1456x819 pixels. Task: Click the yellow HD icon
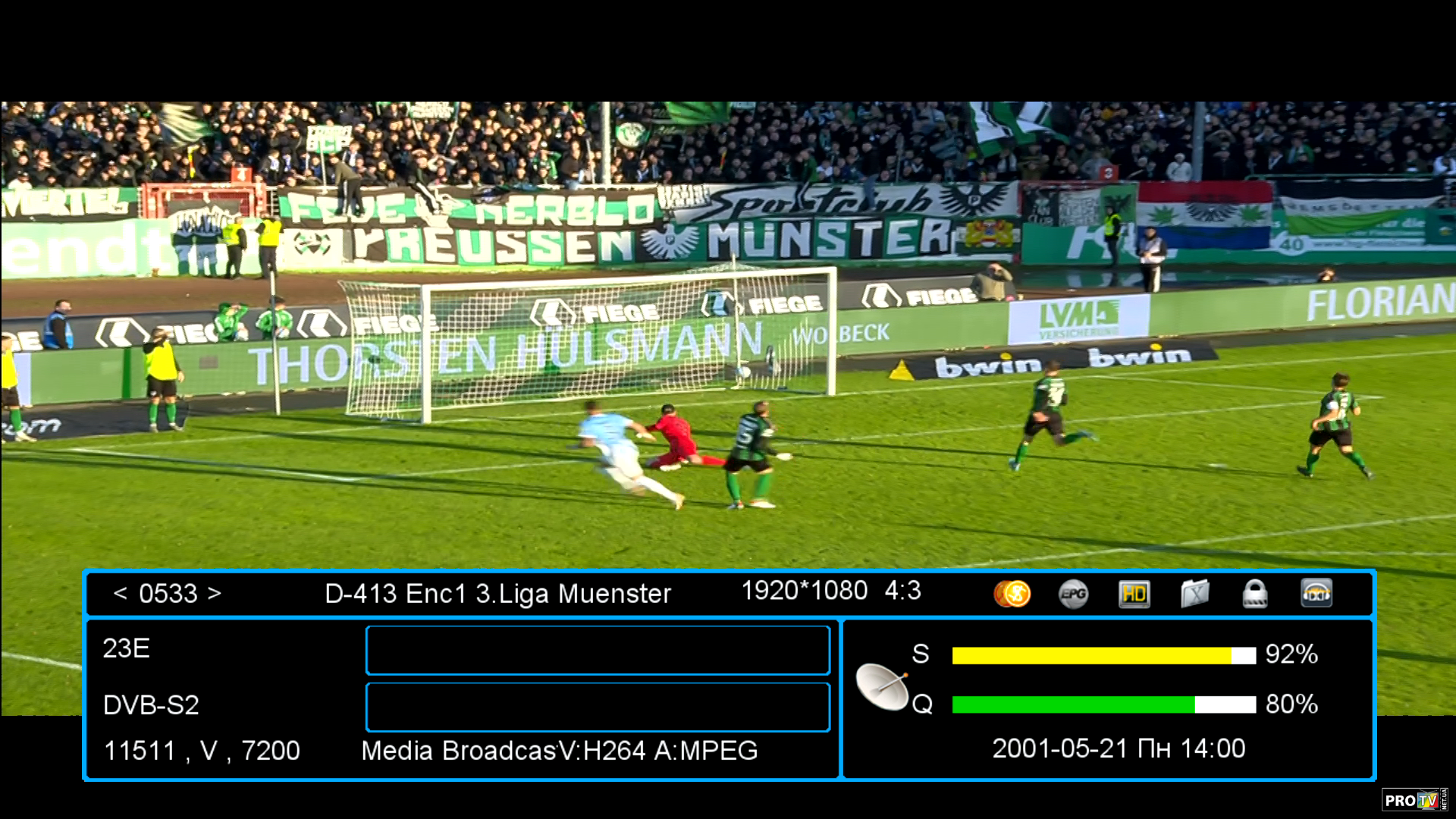click(x=1134, y=594)
